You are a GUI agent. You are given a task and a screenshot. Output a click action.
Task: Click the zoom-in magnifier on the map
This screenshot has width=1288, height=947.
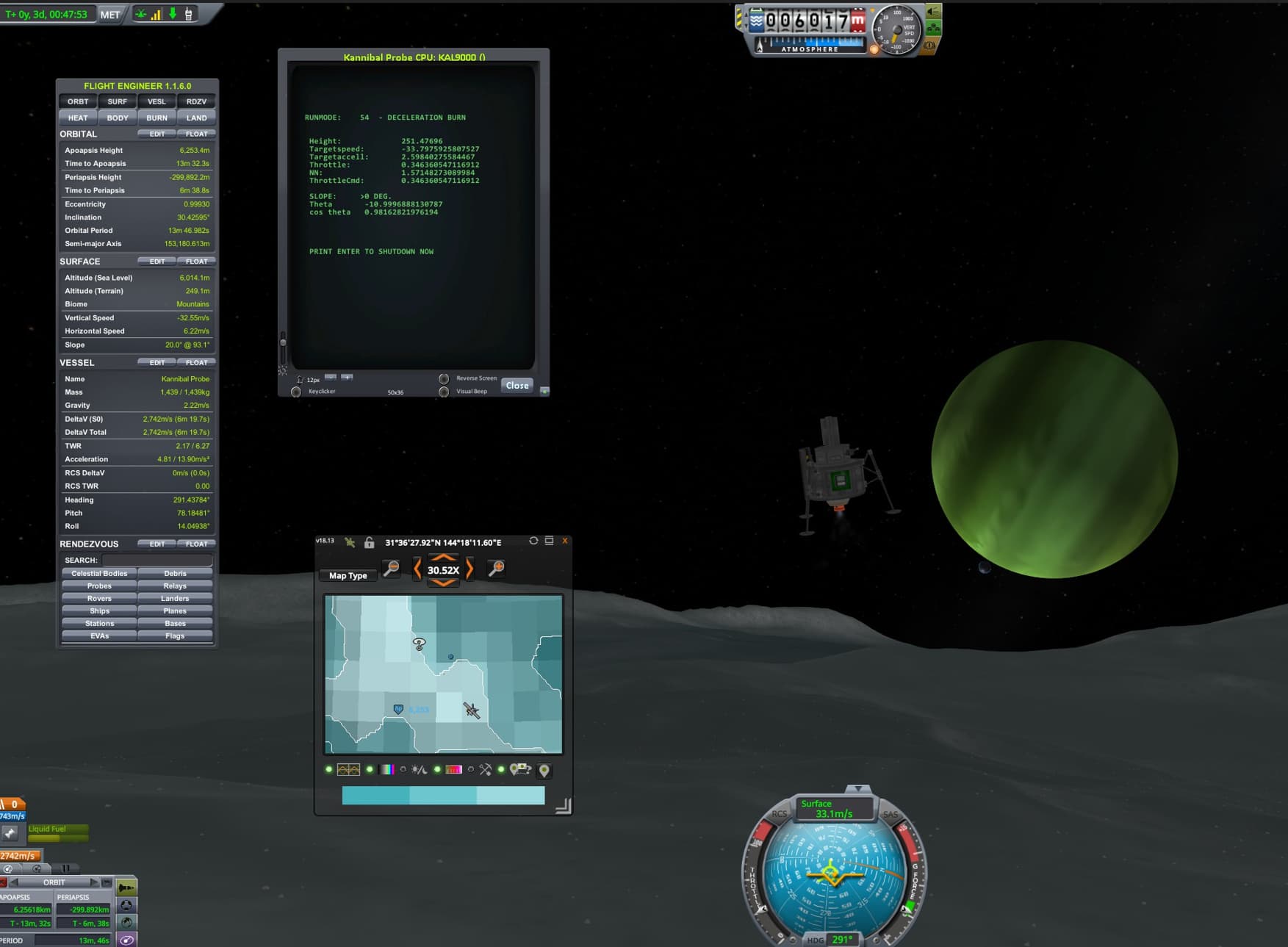495,568
